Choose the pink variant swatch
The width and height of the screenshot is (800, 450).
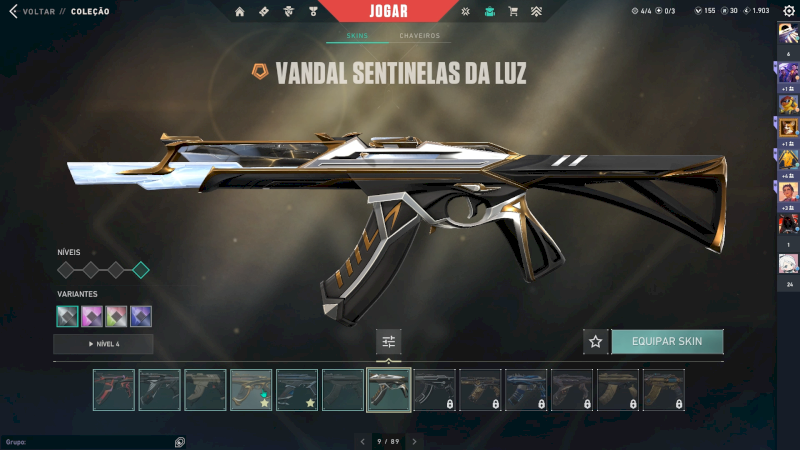[92, 316]
